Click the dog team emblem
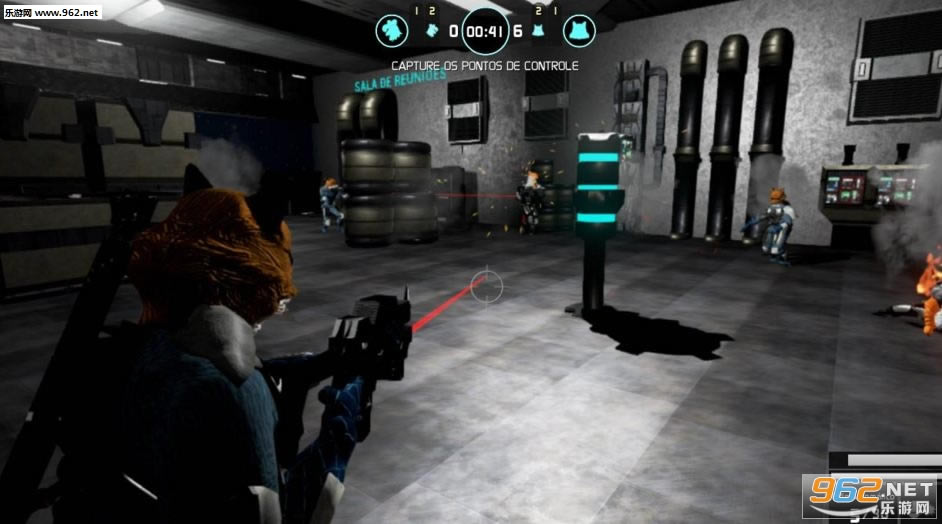Screen dimensions: 942x524 click(392, 31)
